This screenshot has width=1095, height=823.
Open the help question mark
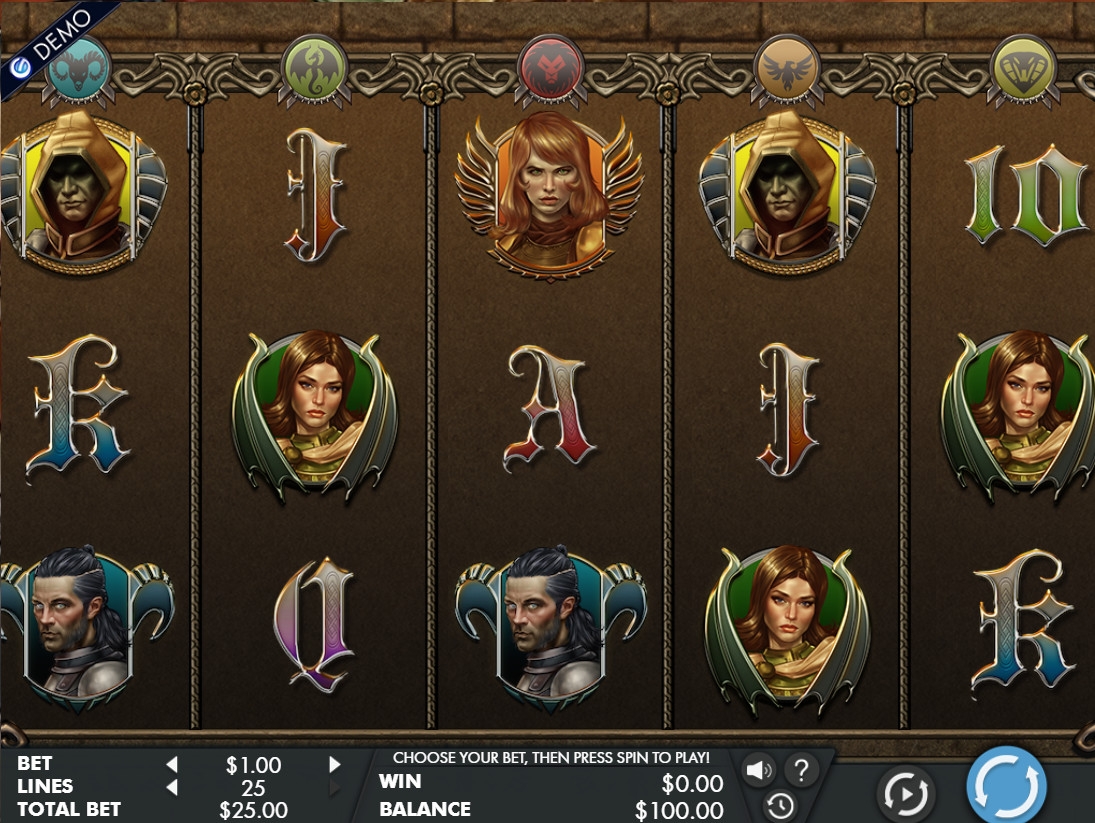click(800, 770)
